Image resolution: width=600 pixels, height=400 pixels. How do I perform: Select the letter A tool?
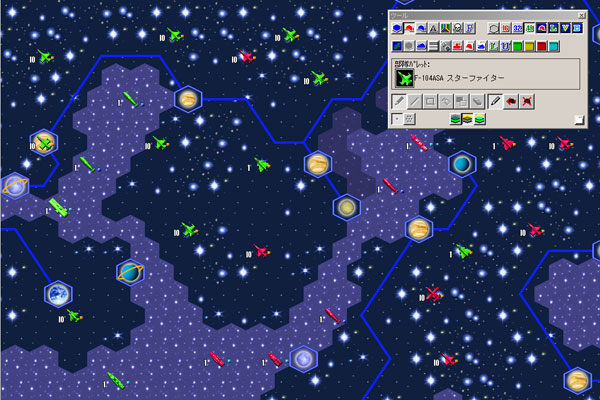pos(433,28)
